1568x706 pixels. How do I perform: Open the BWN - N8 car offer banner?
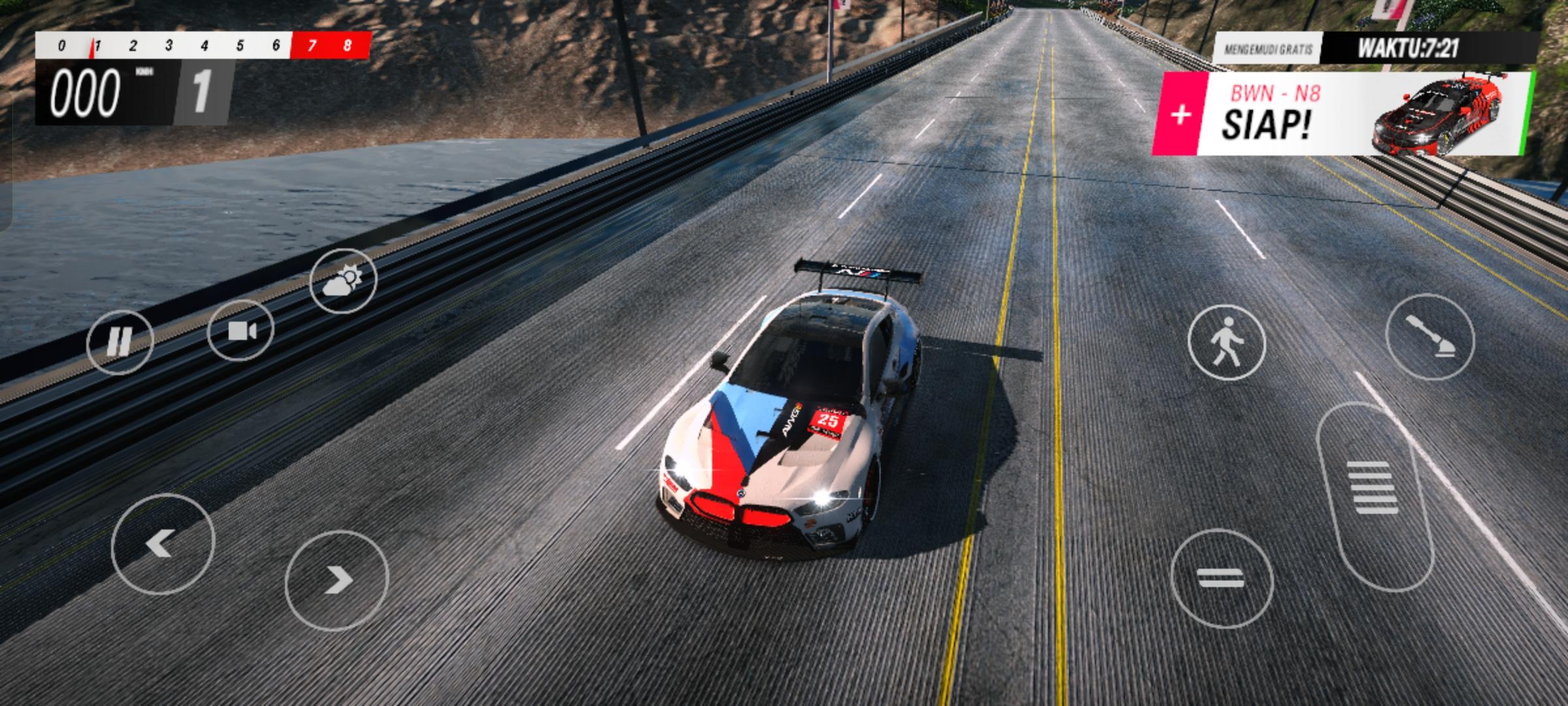tap(1274, 114)
